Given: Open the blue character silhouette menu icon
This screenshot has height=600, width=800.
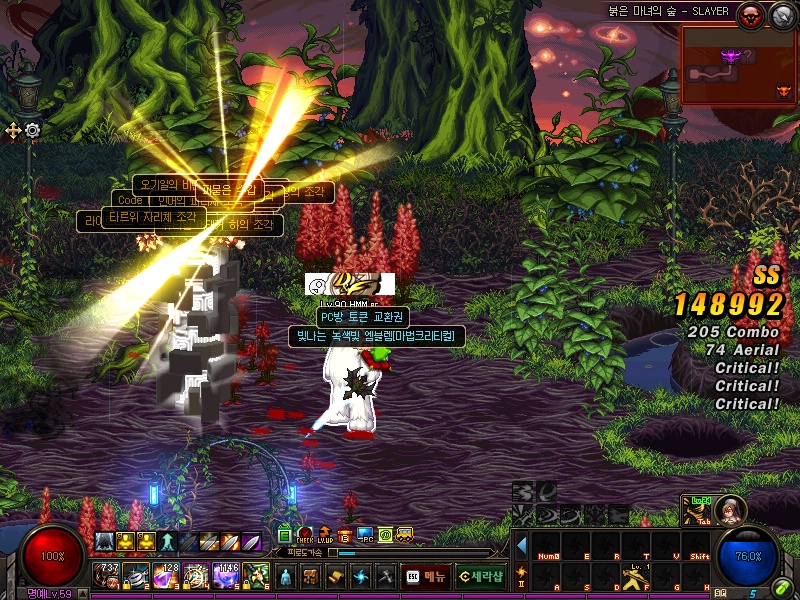Looking at the screenshot, I should pyautogui.click(x=285, y=576).
